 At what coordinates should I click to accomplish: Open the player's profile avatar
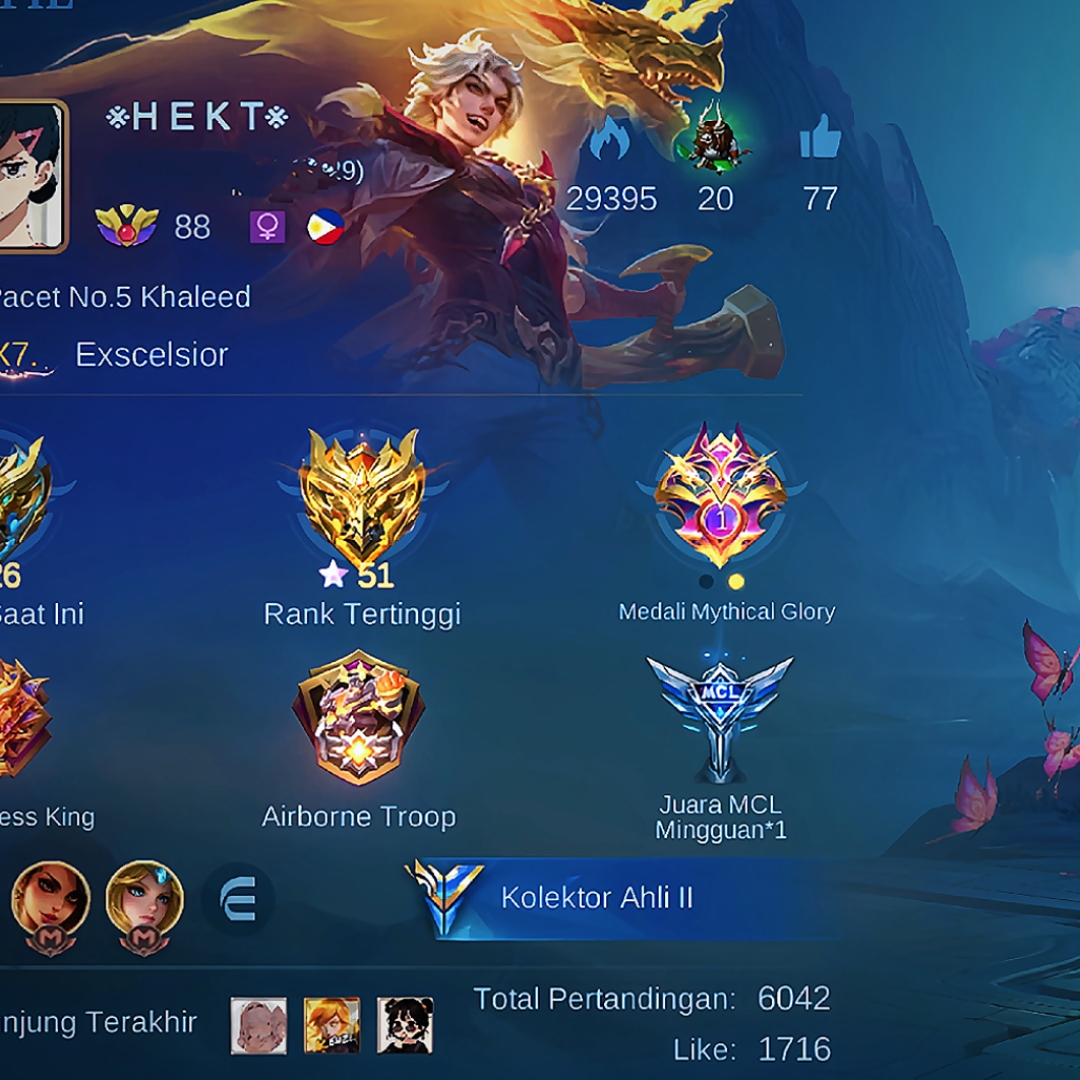pos(30,177)
